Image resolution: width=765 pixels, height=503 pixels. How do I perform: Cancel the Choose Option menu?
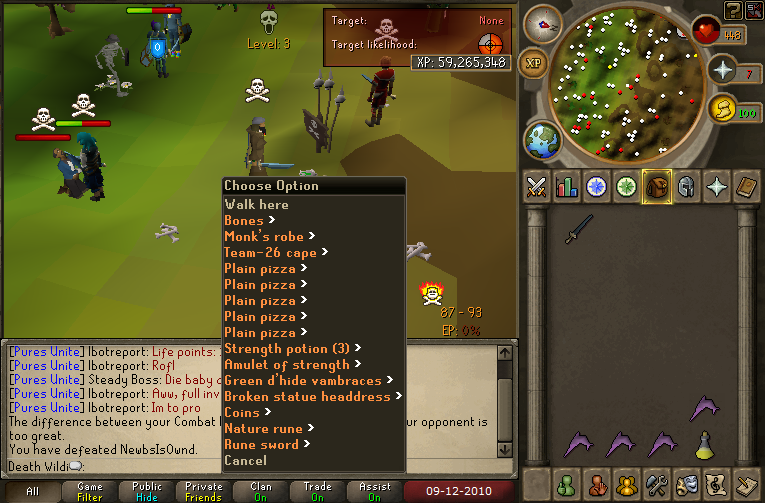point(245,460)
